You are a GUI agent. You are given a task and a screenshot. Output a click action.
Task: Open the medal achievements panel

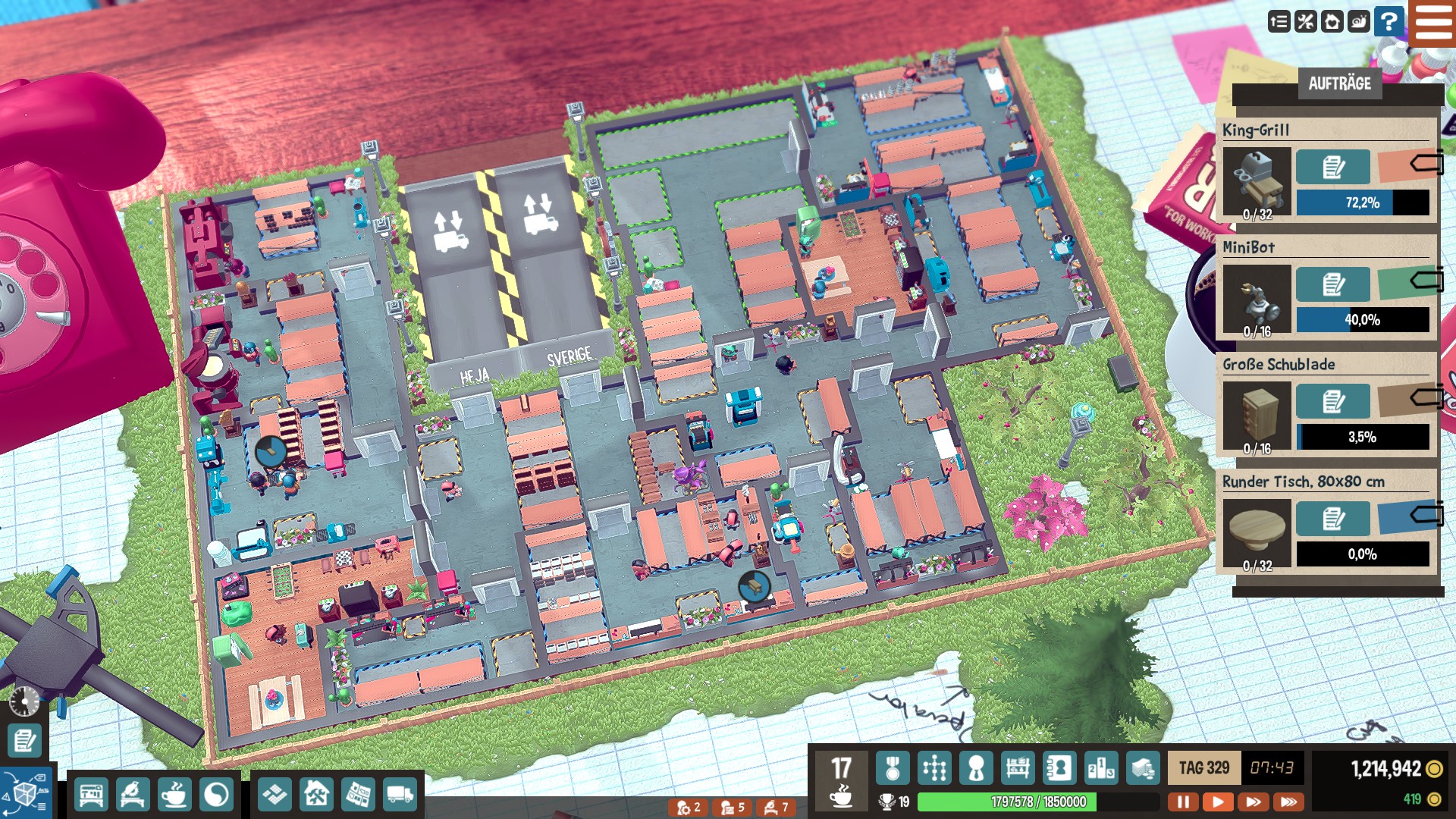coord(893,769)
